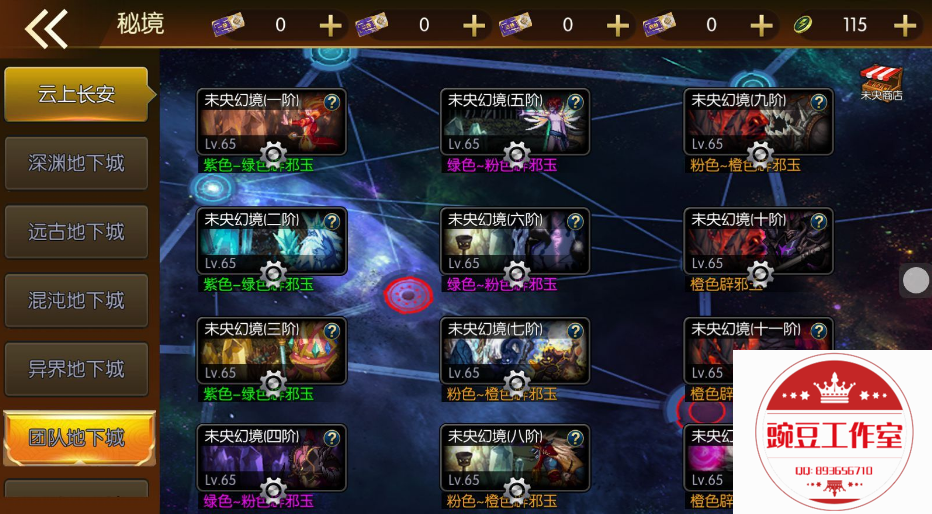Show the 异界地下城 tab
Screen dimensions: 932x514
[x=76, y=369]
